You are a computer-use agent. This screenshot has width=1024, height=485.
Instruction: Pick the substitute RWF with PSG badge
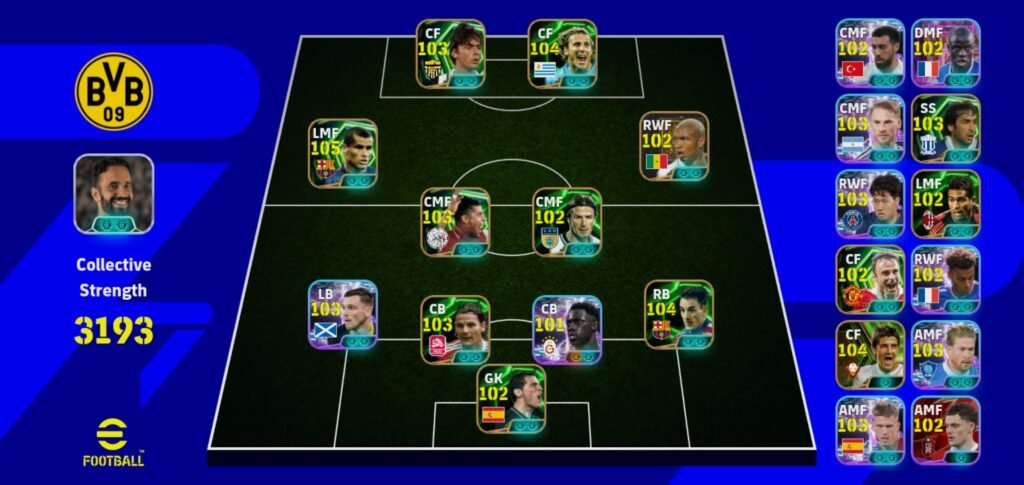point(870,204)
